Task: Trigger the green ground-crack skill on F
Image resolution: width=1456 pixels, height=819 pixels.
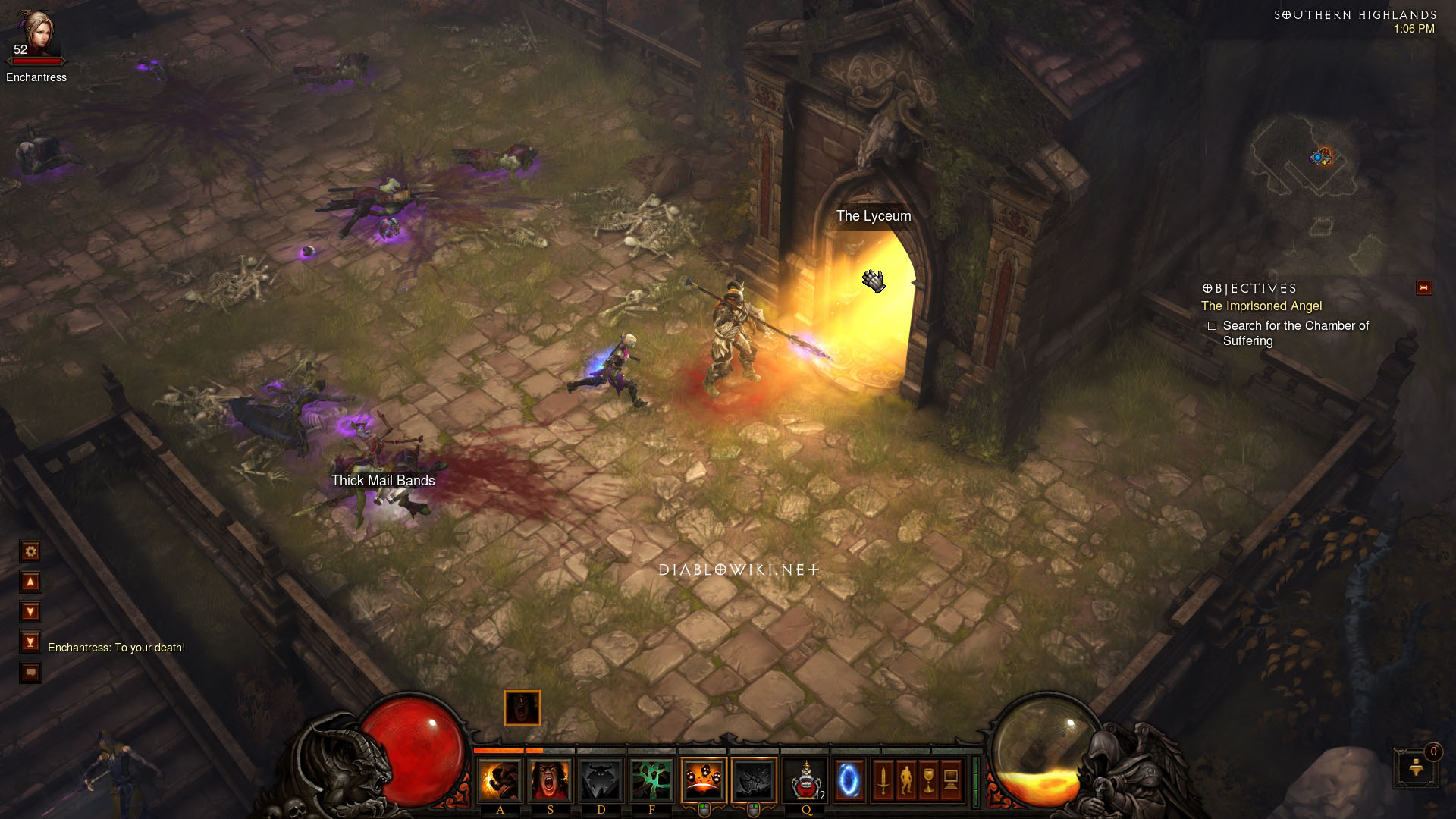Action: coord(651,780)
